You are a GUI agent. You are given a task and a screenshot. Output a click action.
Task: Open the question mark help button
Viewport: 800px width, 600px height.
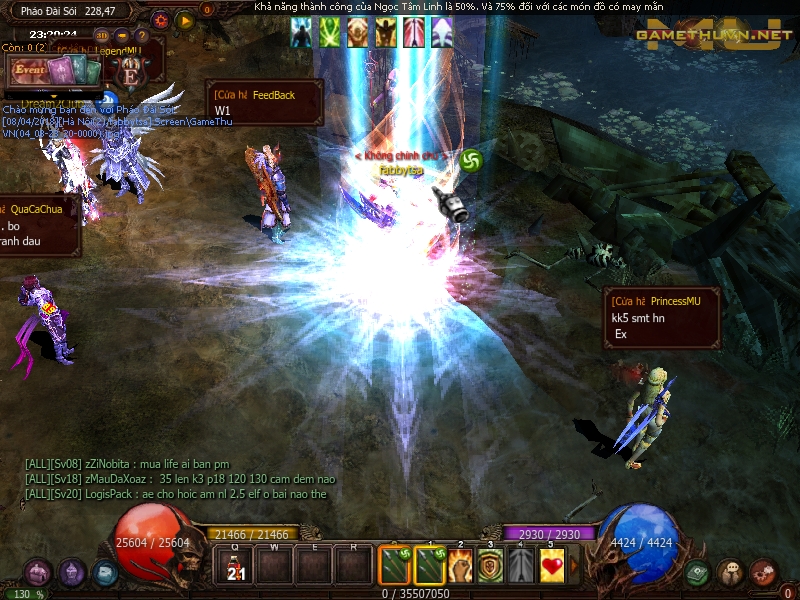pyautogui.click(x=144, y=37)
